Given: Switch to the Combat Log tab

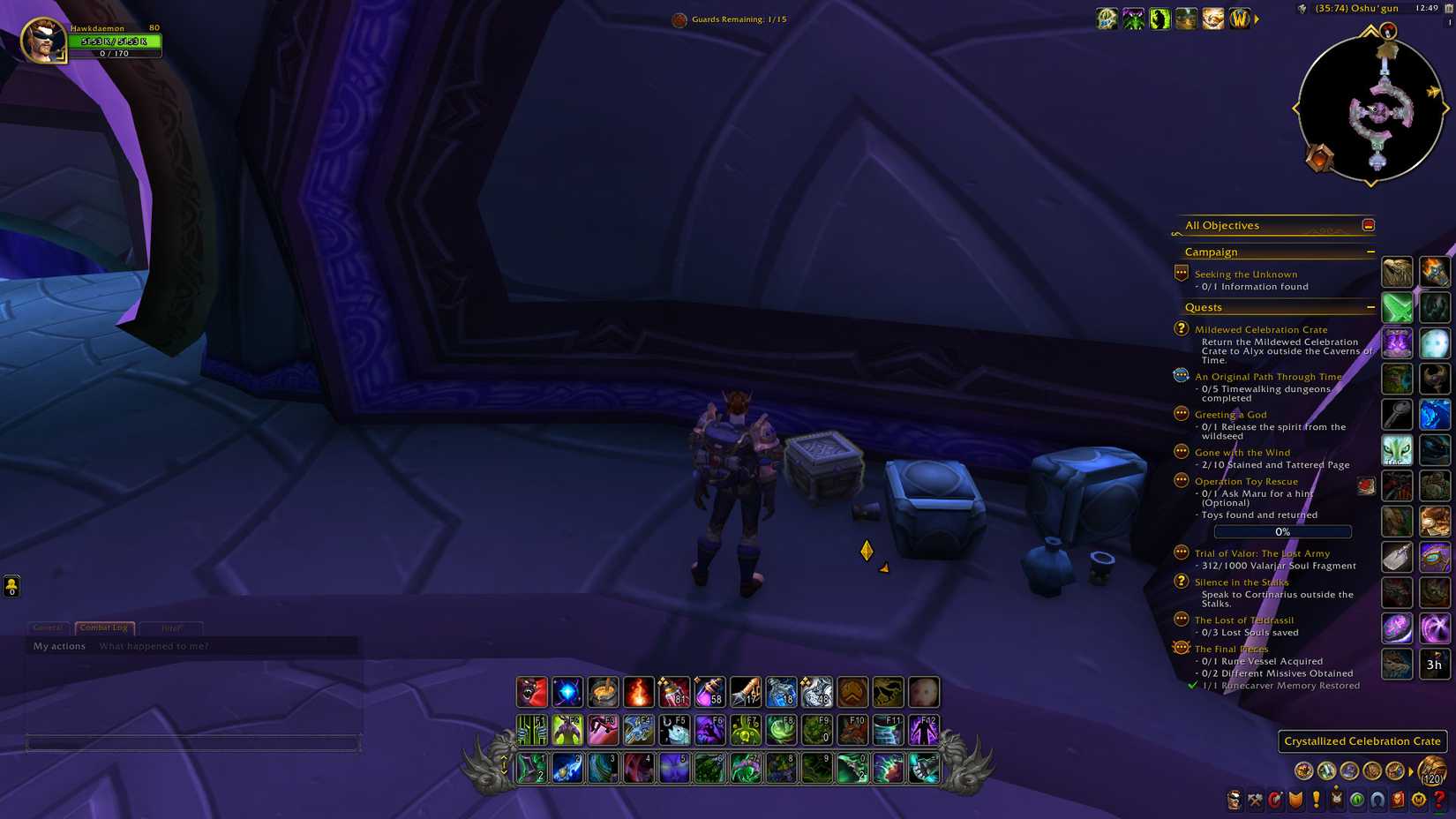Looking at the screenshot, I should 104,628.
